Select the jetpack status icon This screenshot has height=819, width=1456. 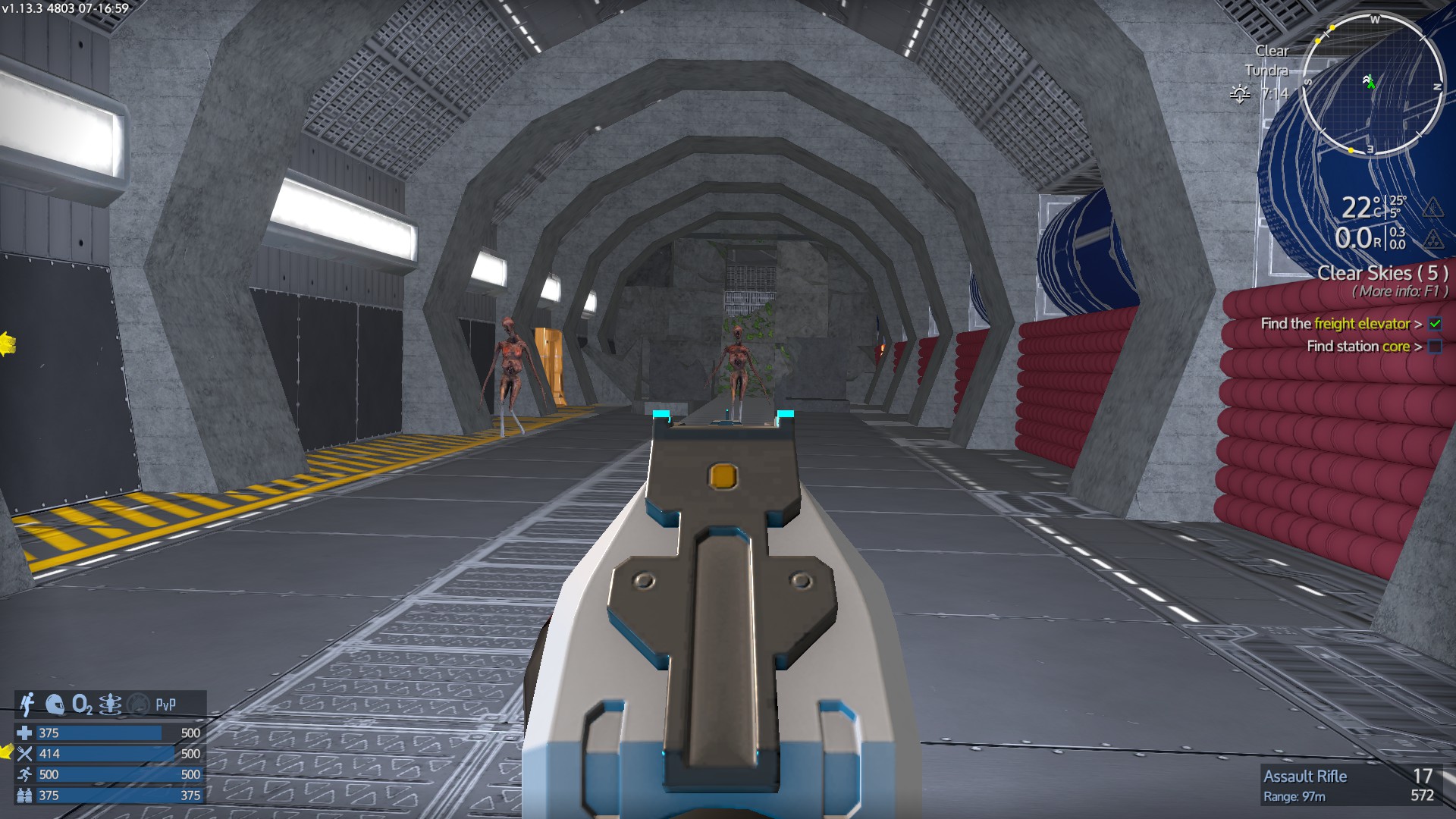click(28, 704)
